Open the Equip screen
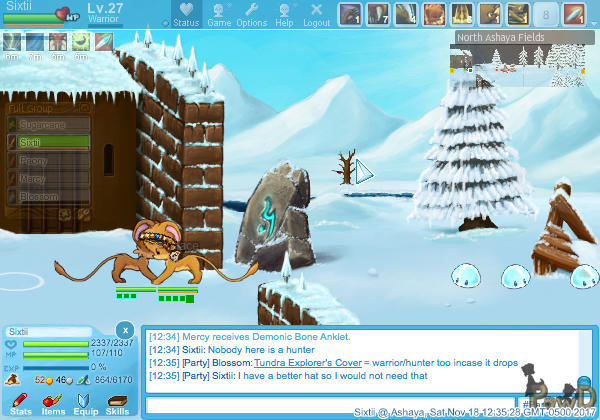The width and height of the screenshot is (600, 420). tap(85, 403)
